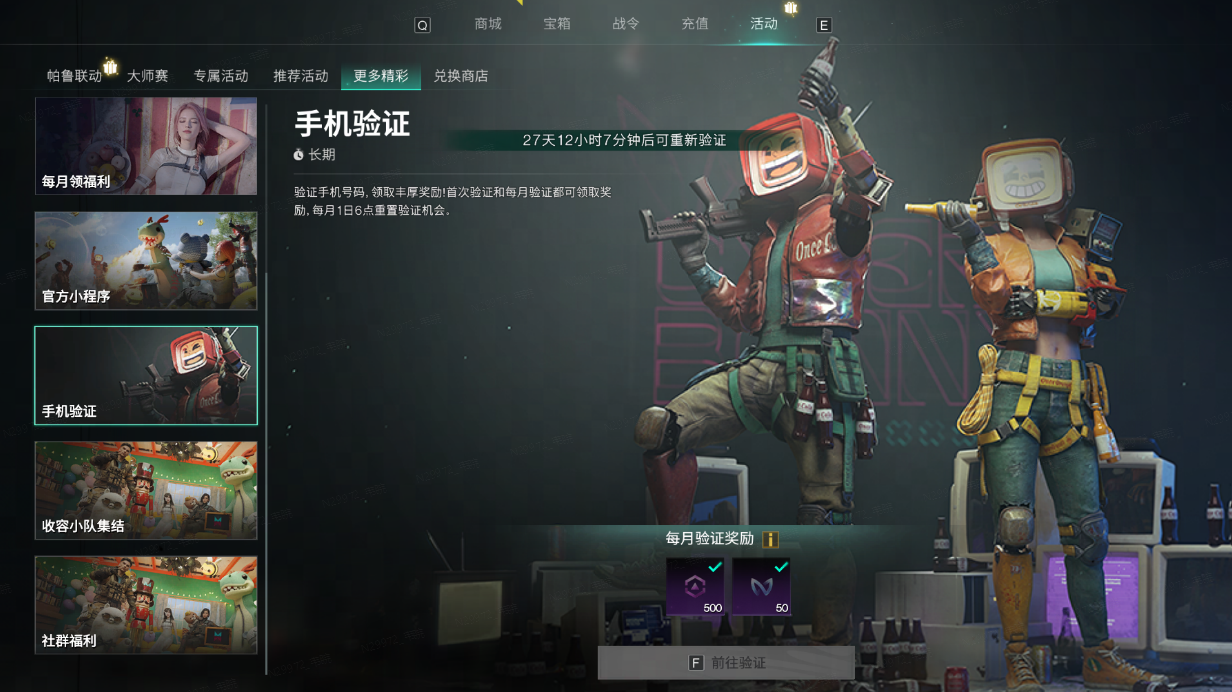The image size is (1232, 692).
Task: Open the 商城 shop tab
Action: (x=488, y=24)
